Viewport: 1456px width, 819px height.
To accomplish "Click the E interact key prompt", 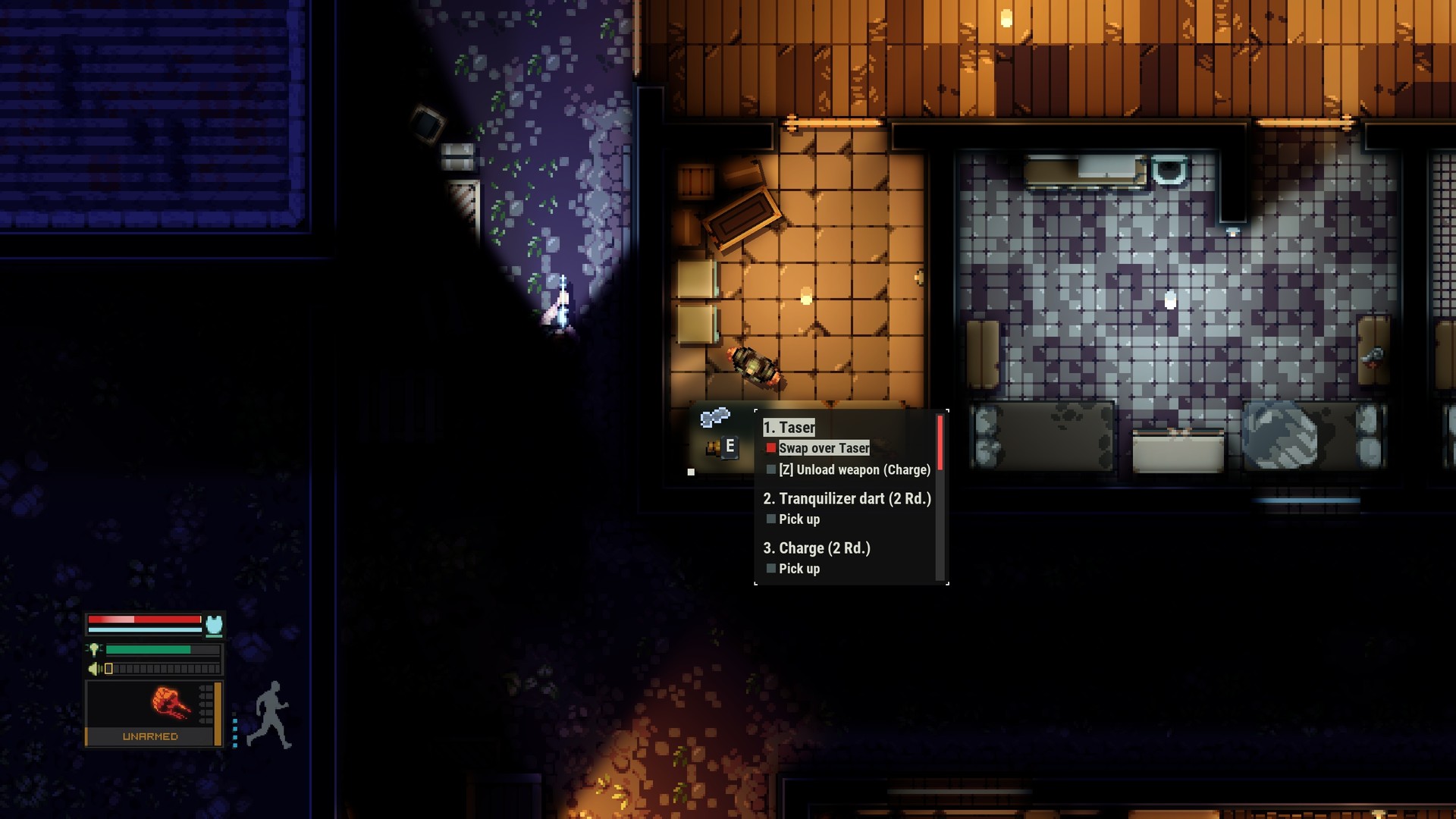I will [730, 447].
